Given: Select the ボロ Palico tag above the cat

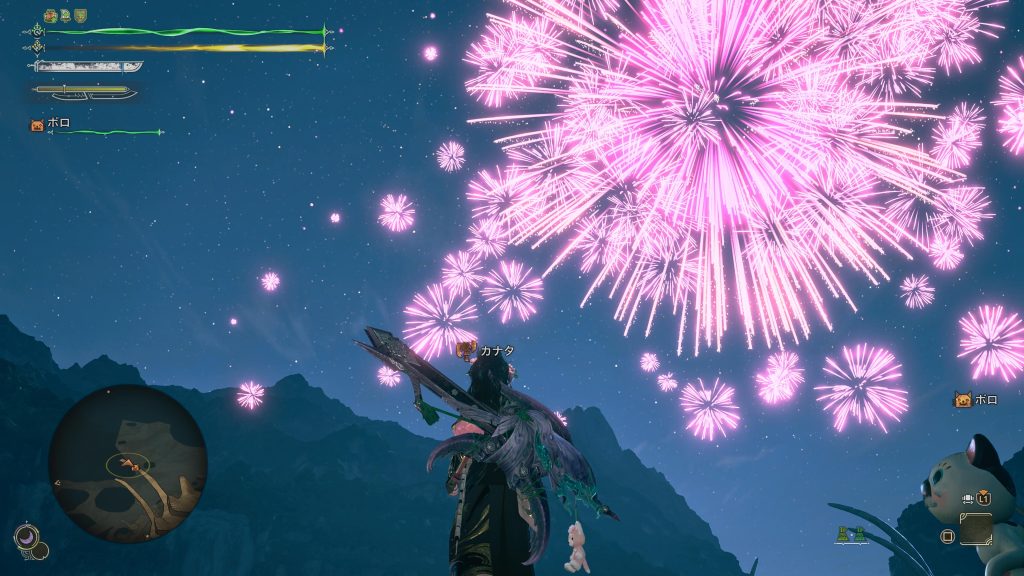Looking at the screenshot, I should tap(975, 399).
